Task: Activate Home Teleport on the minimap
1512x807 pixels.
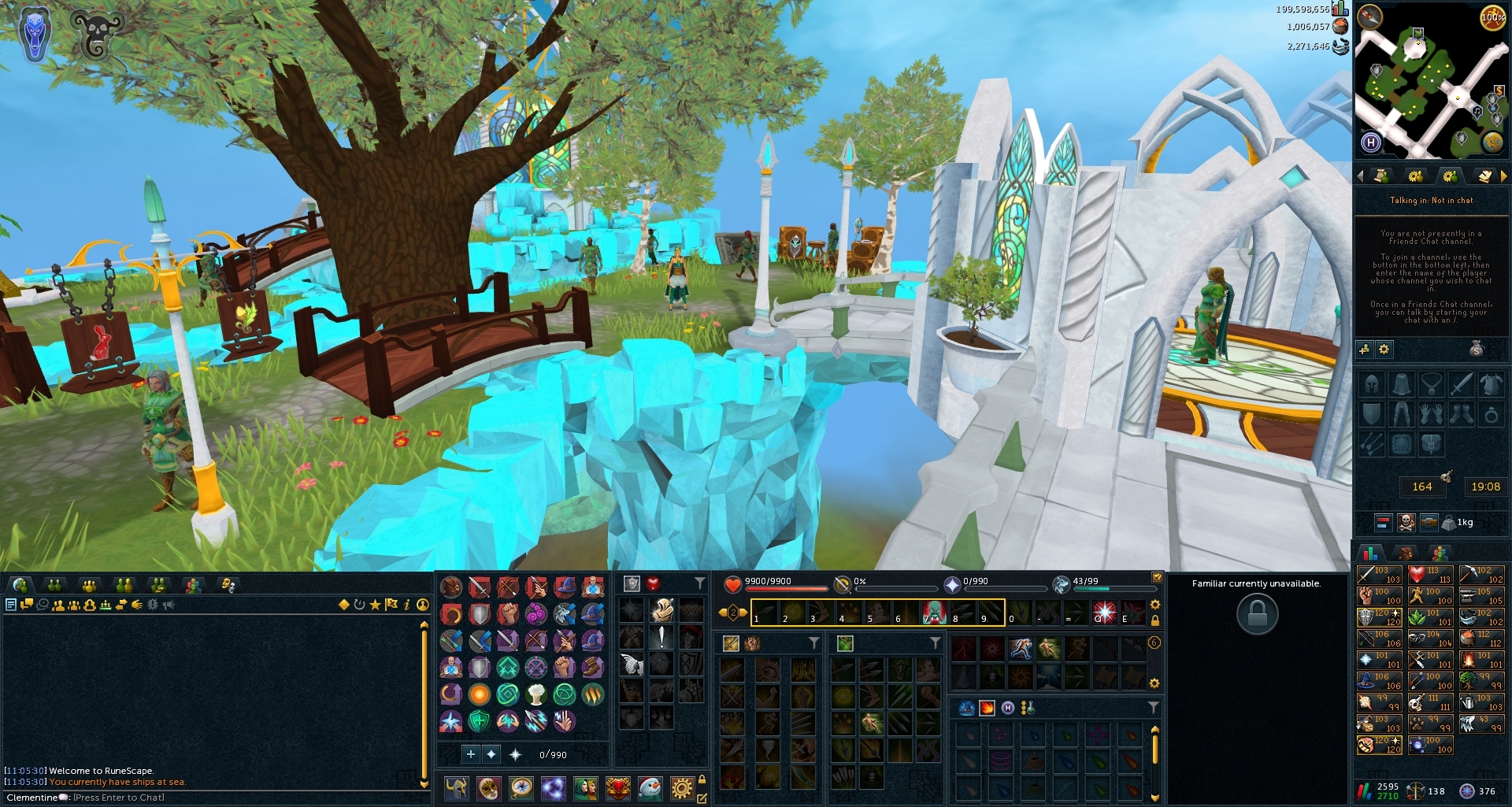Action: (x=1369, y=142)
